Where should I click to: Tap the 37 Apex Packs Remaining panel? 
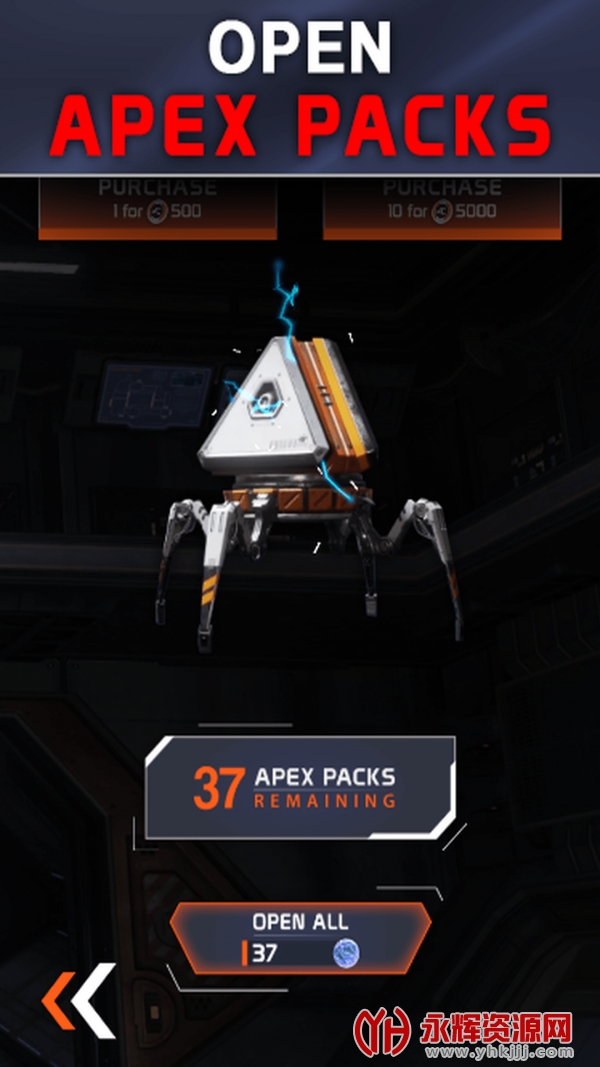300,788
